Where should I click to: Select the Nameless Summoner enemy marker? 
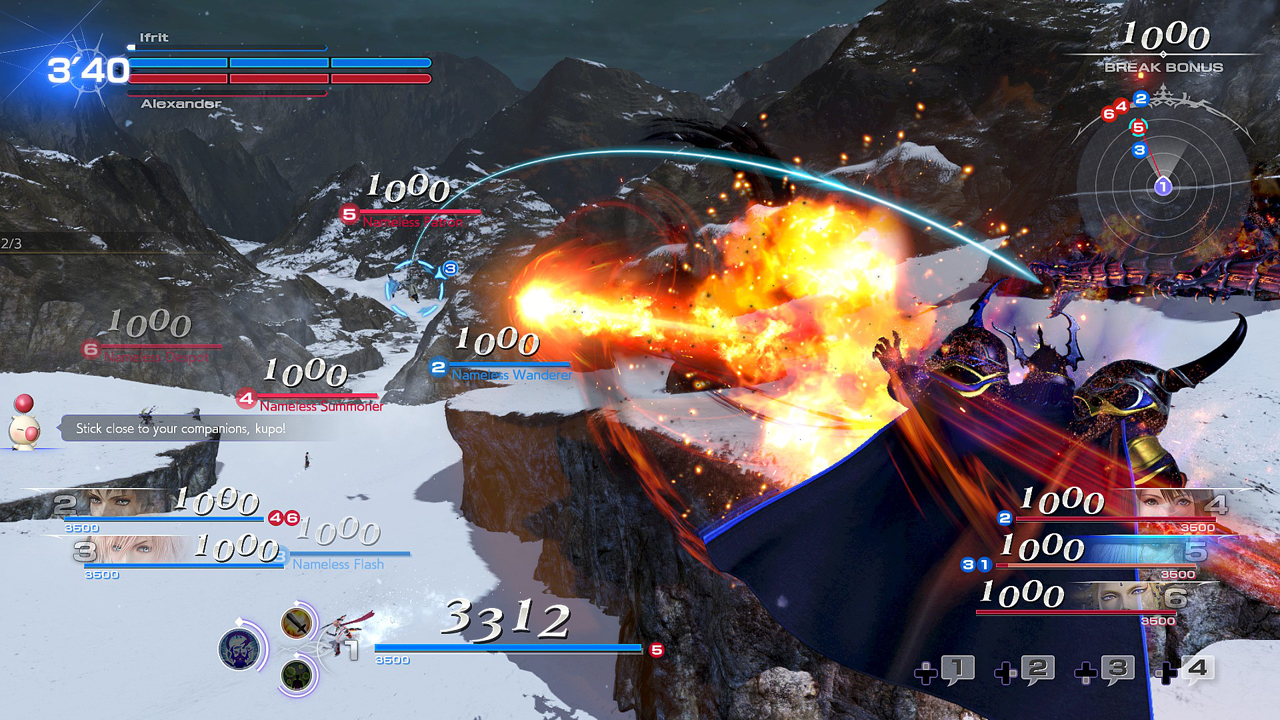pyautogui.click(x=247, y=399)
